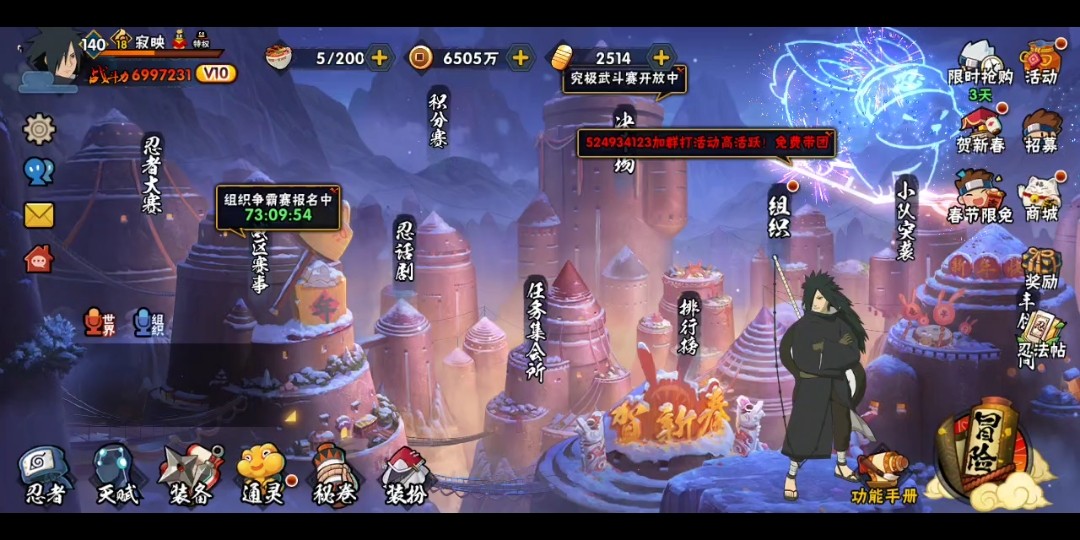Viewport: 1080px width, 540px height.
Task: Open the 活动 events menu
Action: (x=1041, y=63)
